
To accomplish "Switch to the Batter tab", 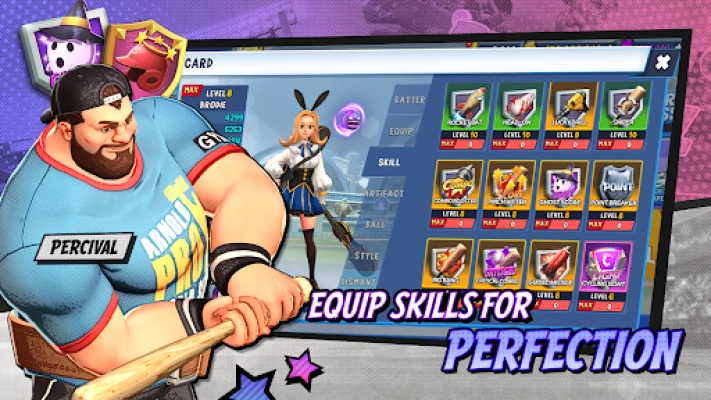I will point(406,99).
